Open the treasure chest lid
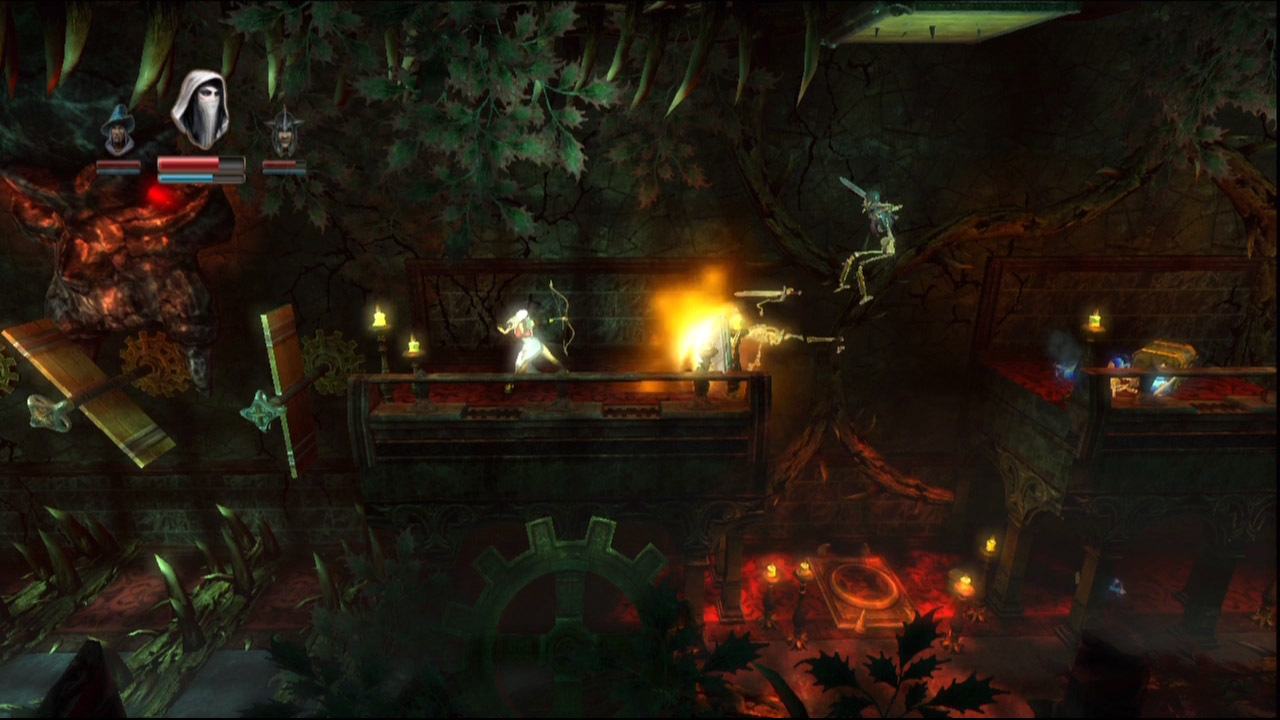The height and width of the screenshot is (720, 1280). tap(1166, 345)
